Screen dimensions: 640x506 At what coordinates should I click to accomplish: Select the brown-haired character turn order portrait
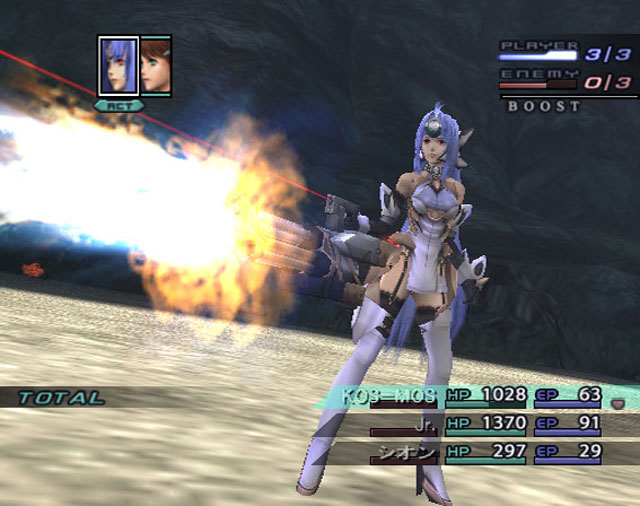(x=156, y=66)
